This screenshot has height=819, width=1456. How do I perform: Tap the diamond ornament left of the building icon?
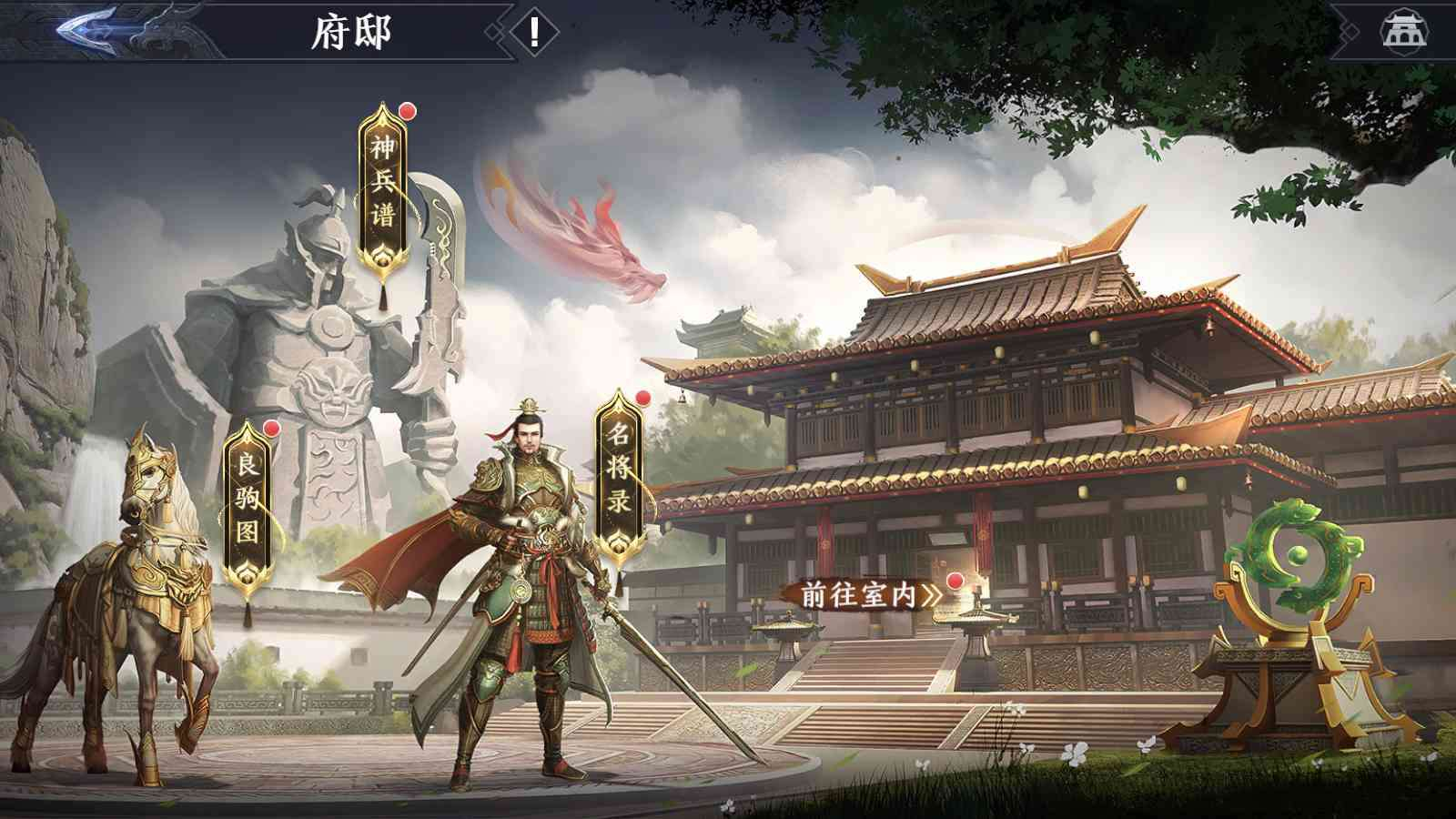1350,30
